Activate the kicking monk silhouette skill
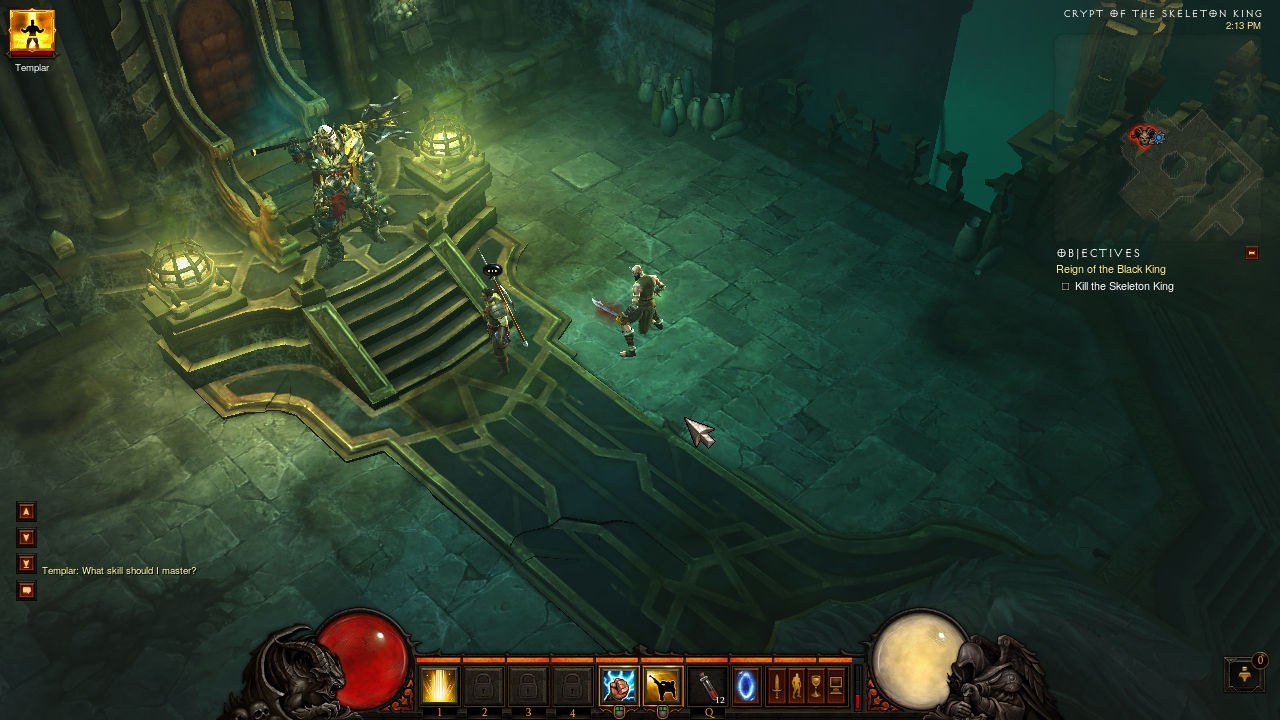Viewport: 1280px width, 720px height. tap(662, 687)
